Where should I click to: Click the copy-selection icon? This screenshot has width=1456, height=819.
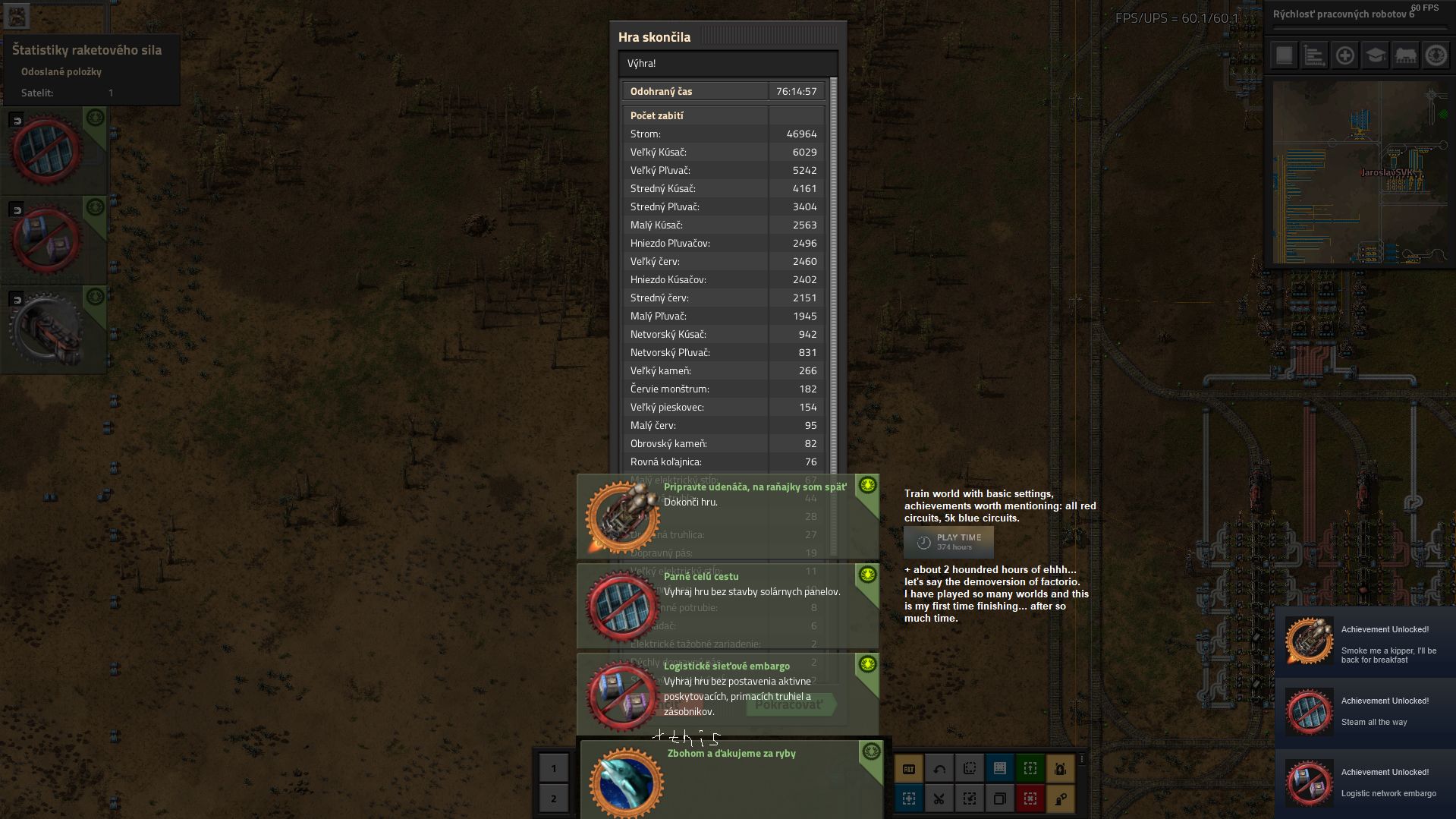tap(1000, 799)
